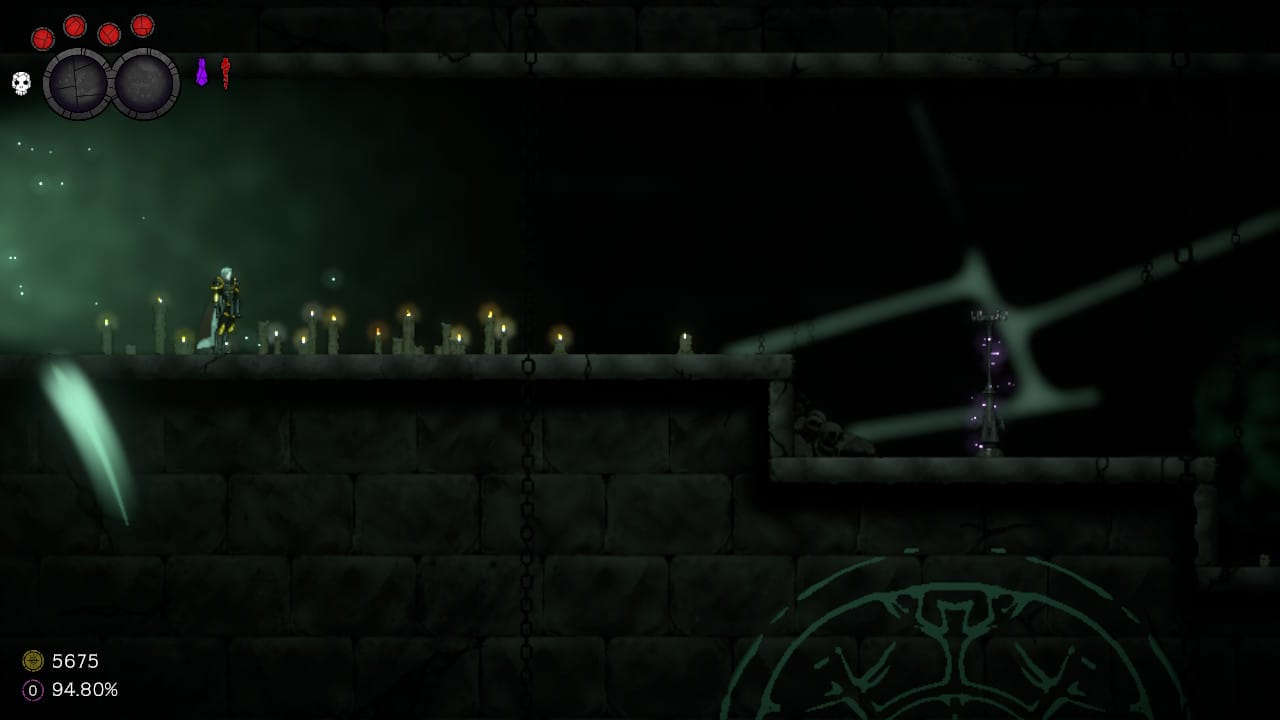Image resolution: width=1280 pixels, height=720 pixels.
Task: Click the red crystal shard icon
Action: pyautogui.click(x=225, y=72)
